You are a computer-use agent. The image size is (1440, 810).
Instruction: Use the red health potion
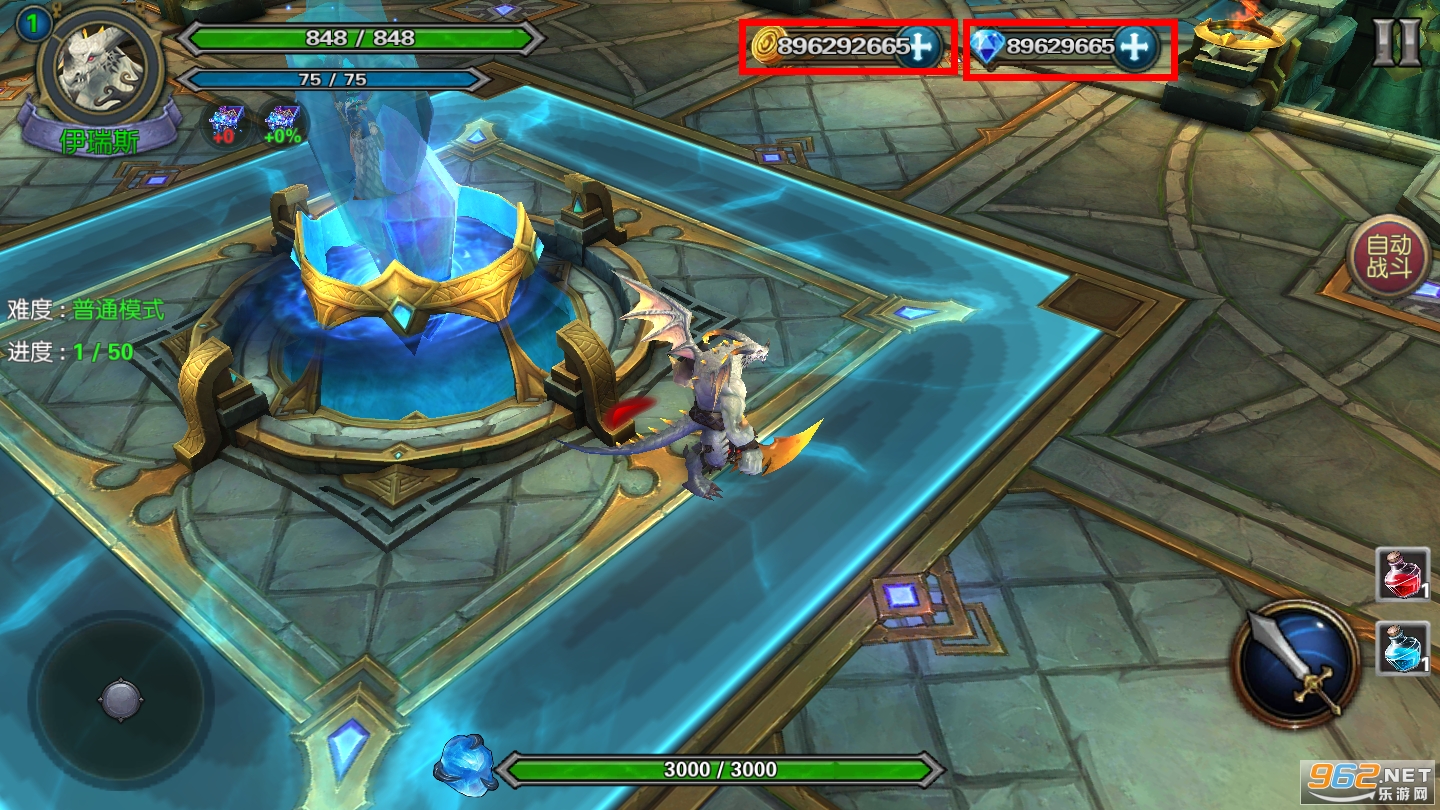[1402, 574]
